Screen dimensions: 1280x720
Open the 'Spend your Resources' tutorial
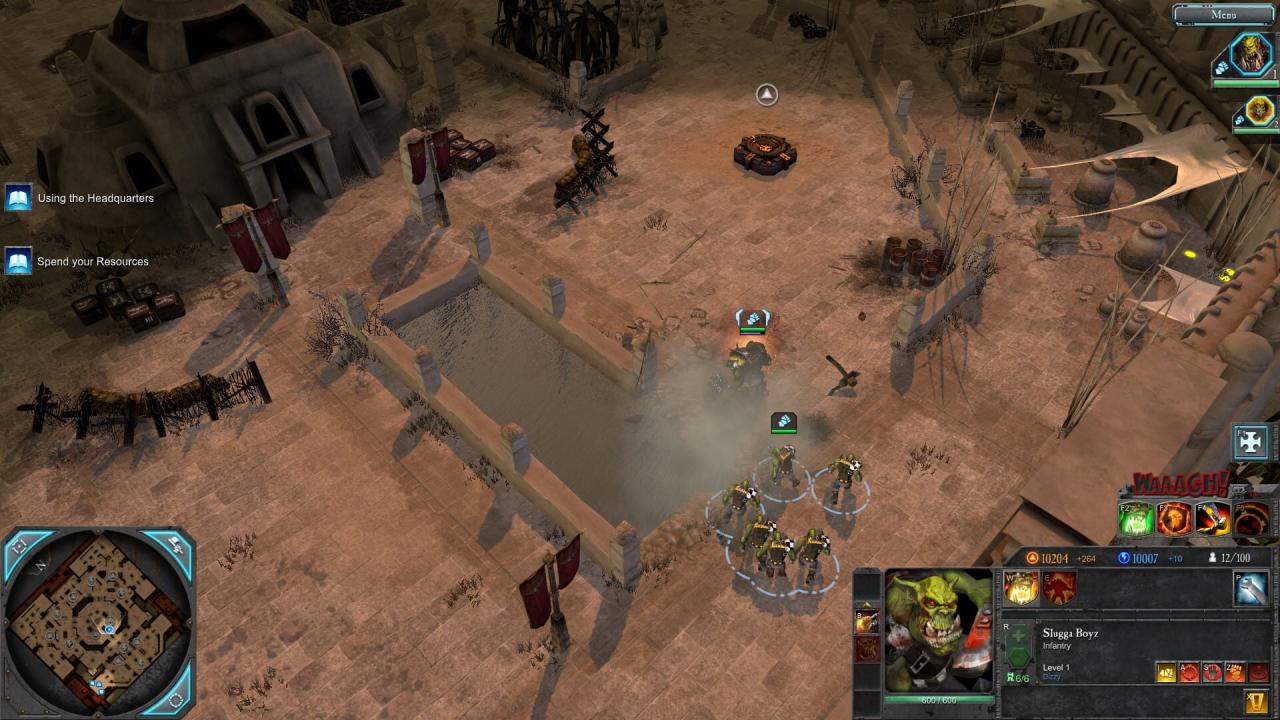coord(19,262)
